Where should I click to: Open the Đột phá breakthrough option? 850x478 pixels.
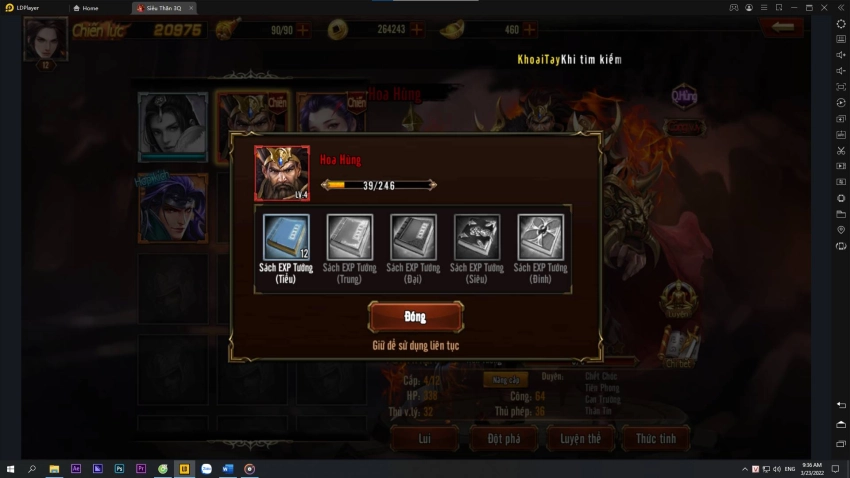503,438
